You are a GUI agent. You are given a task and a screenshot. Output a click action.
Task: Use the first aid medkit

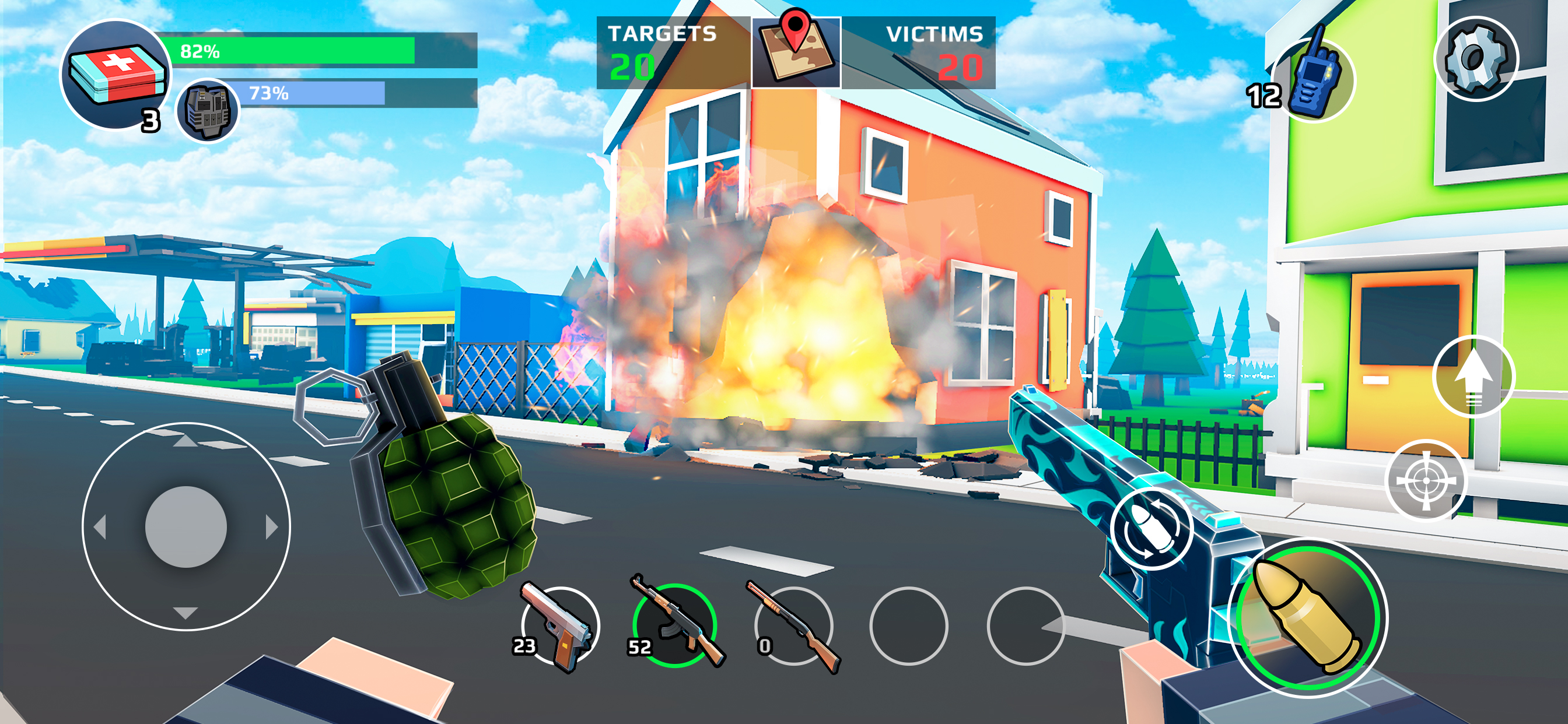point(116,75)
